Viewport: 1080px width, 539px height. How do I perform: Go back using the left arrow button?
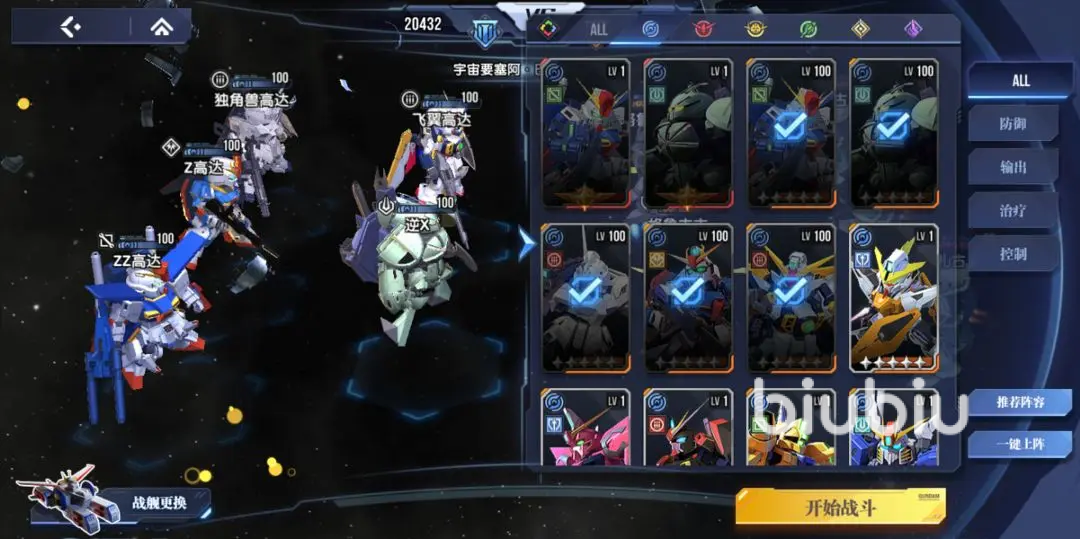tap(70, 27)
